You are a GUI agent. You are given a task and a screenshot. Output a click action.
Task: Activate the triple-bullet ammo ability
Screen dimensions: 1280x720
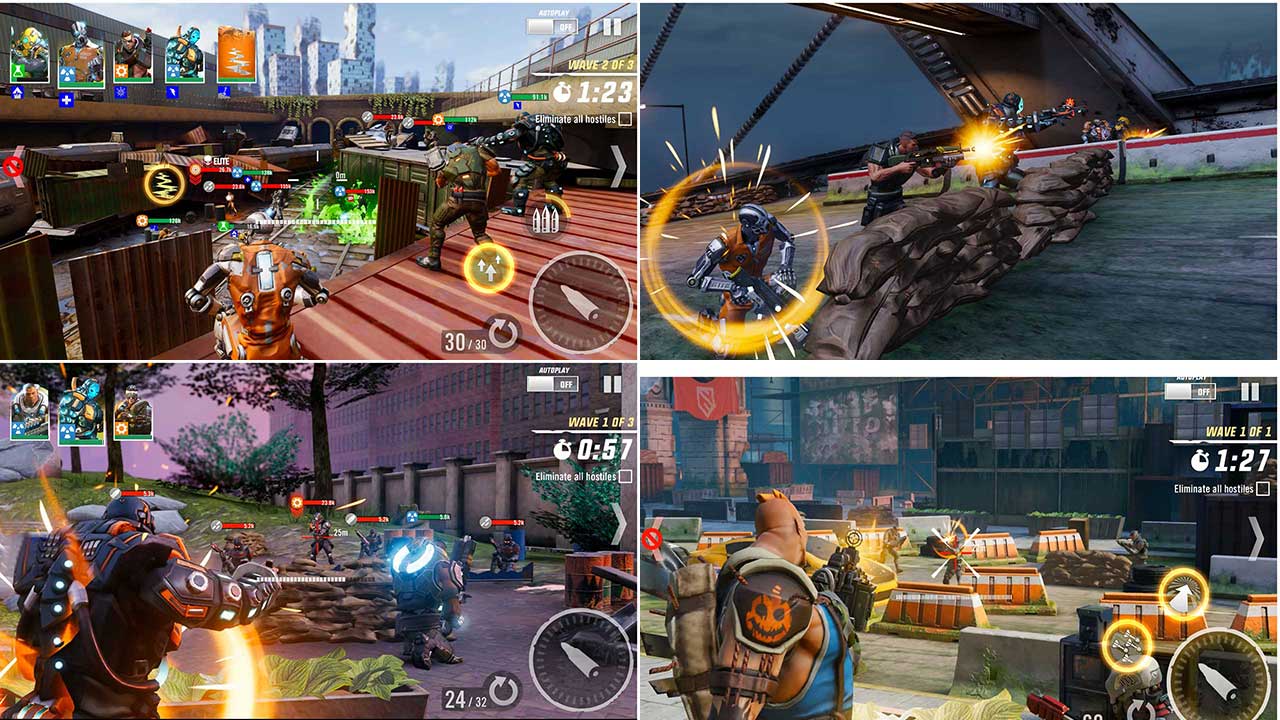pyautogui.click(x=547, y=220)
